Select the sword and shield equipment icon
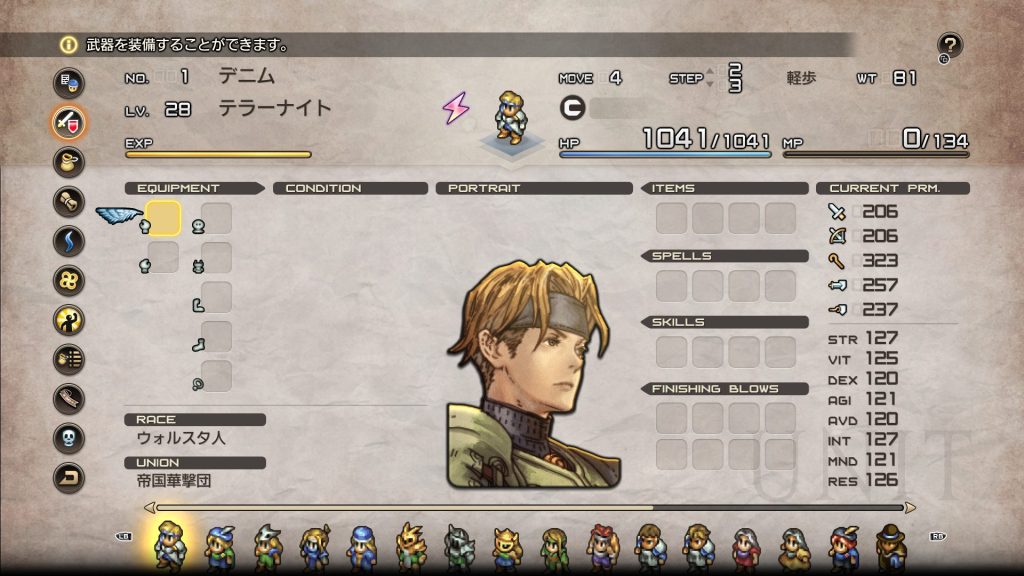The width and height of the screenshot is (1024, 576). click(69, 122)
